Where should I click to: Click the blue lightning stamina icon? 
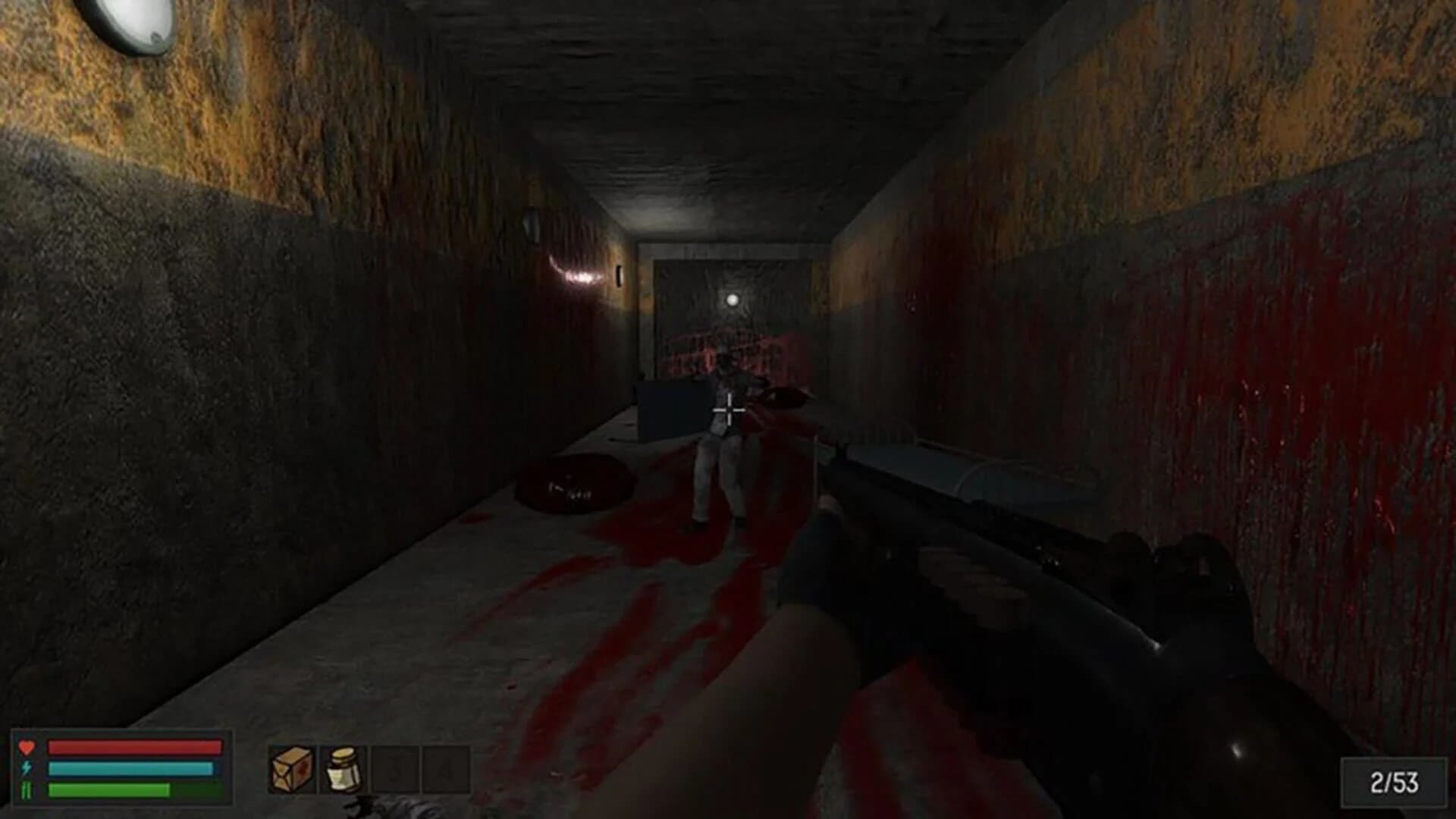25,768
